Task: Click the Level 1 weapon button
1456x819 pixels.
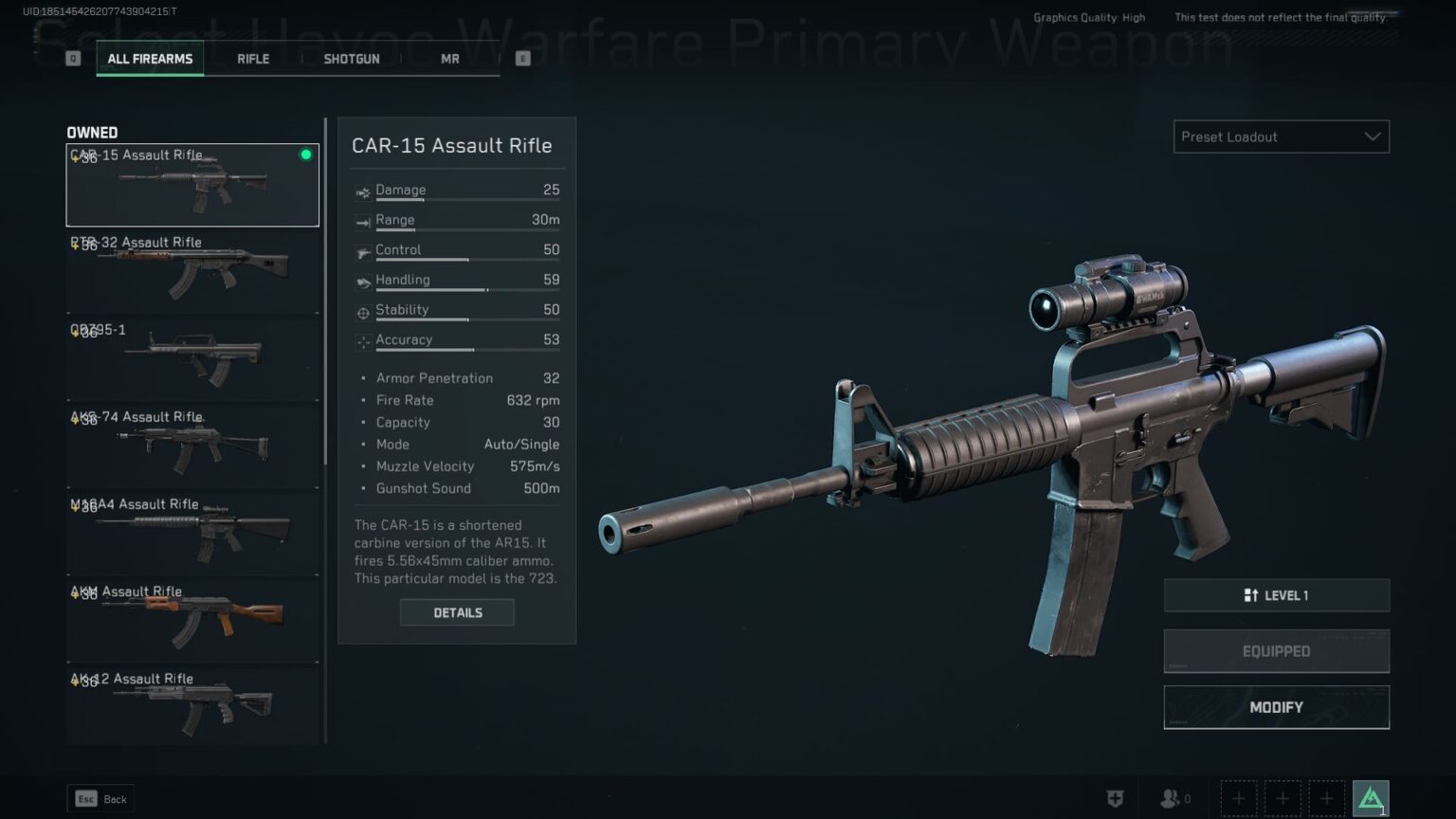Action: [1276, 595]
